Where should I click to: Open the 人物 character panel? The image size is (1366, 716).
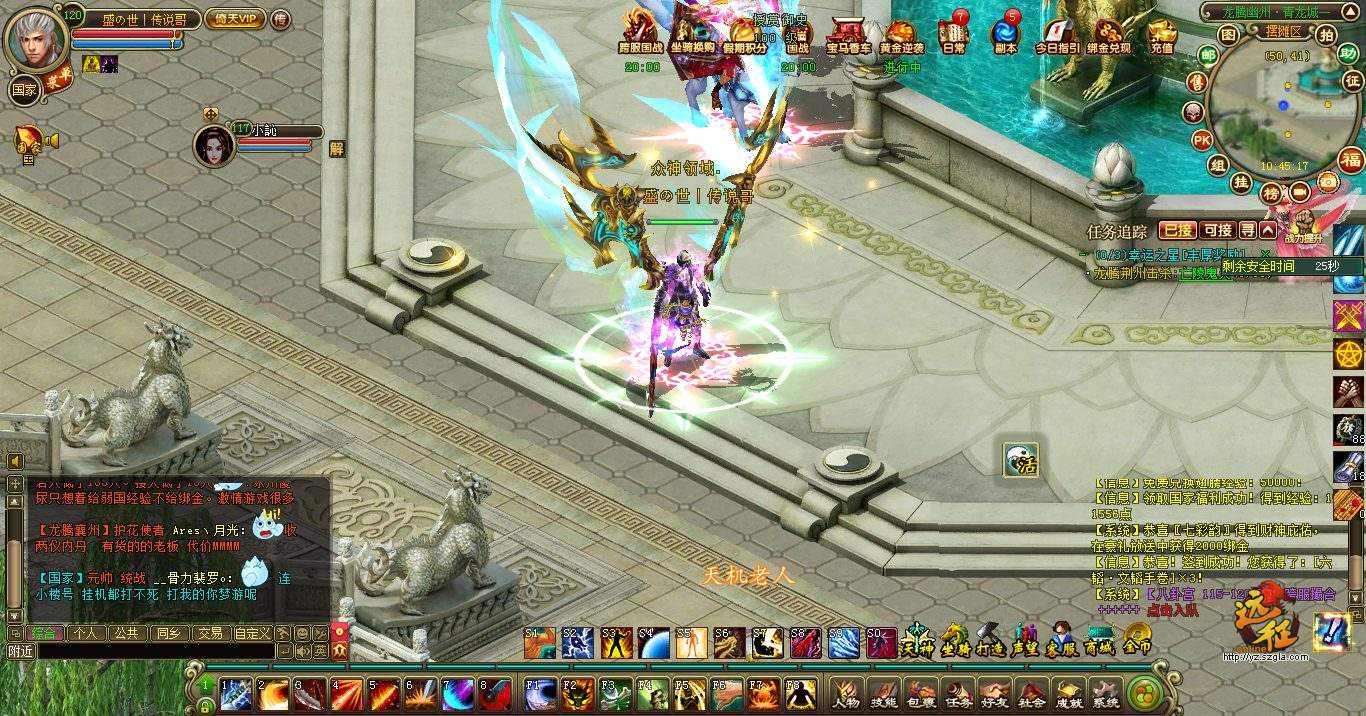coord(847,694)
